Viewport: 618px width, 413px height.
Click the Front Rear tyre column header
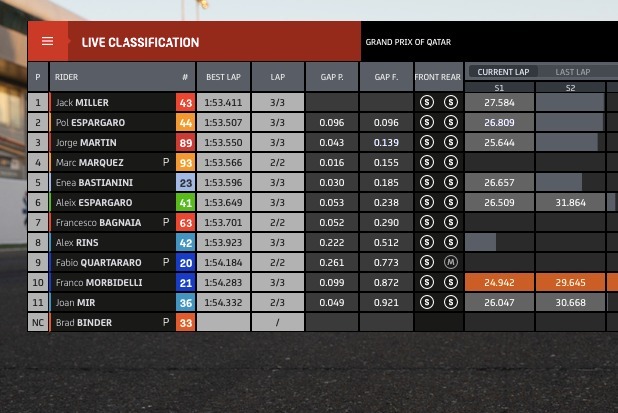[x=438, y=77]
